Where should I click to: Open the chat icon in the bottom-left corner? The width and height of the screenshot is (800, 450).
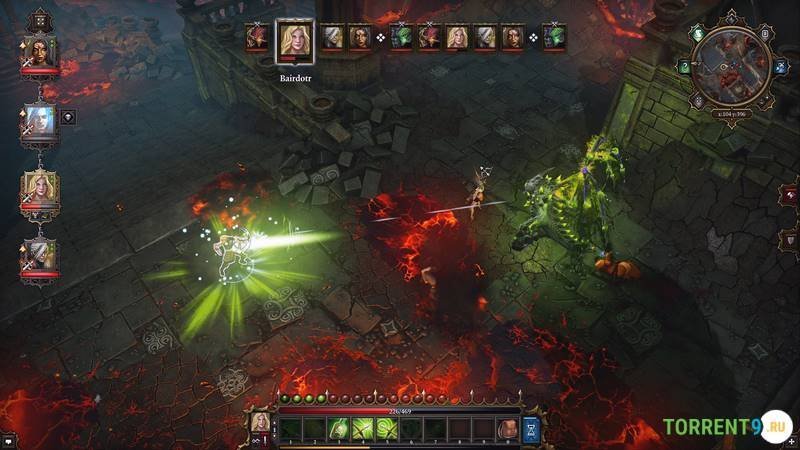point(8,440)
